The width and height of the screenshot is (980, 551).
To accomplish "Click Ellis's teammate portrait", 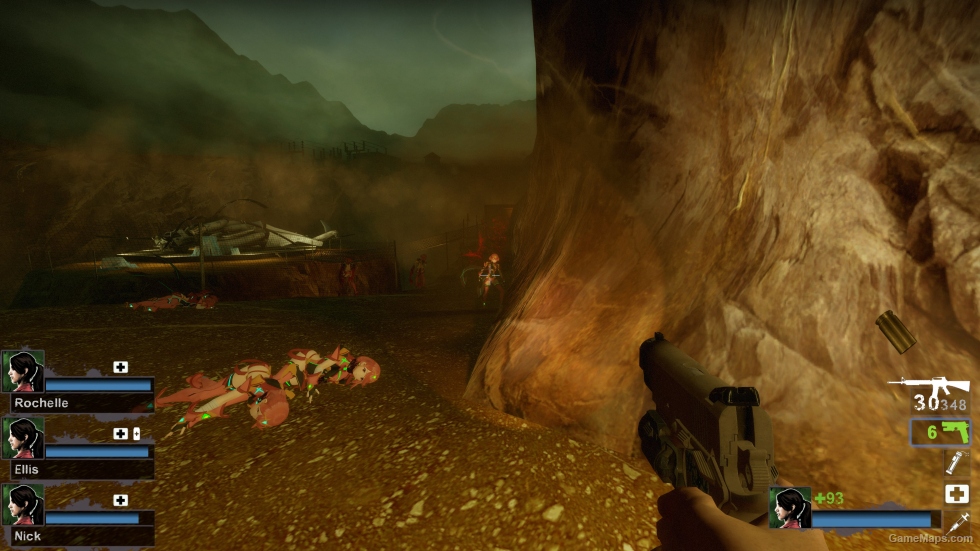I will point(22,438).
